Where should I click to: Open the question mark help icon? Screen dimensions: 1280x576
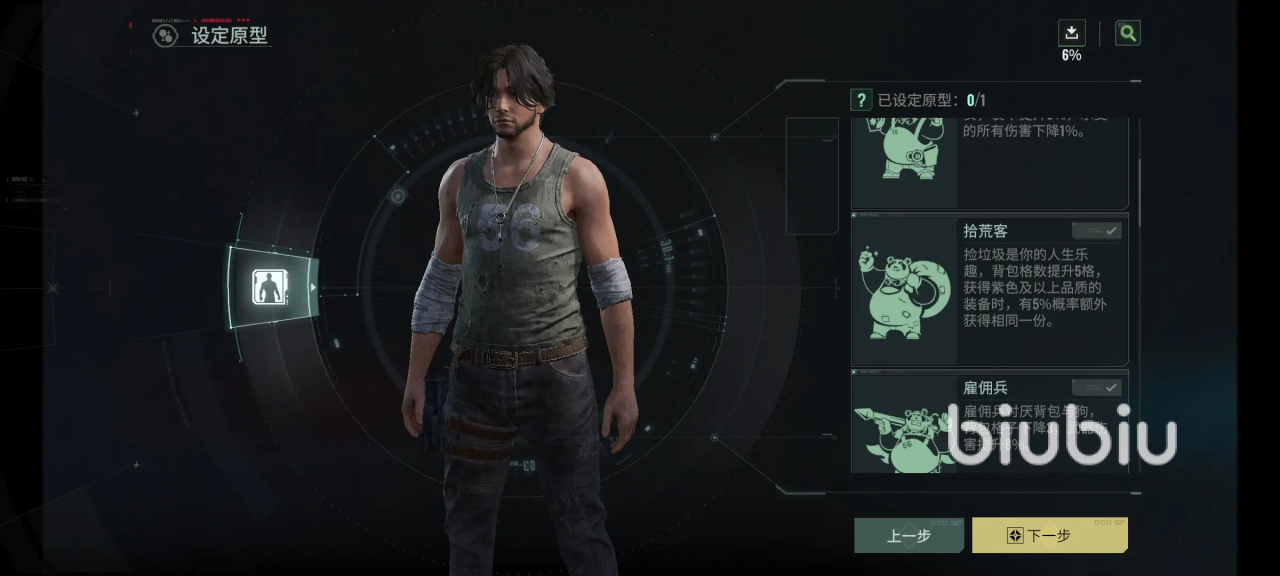pyautogui.click(x=861, y=100)
